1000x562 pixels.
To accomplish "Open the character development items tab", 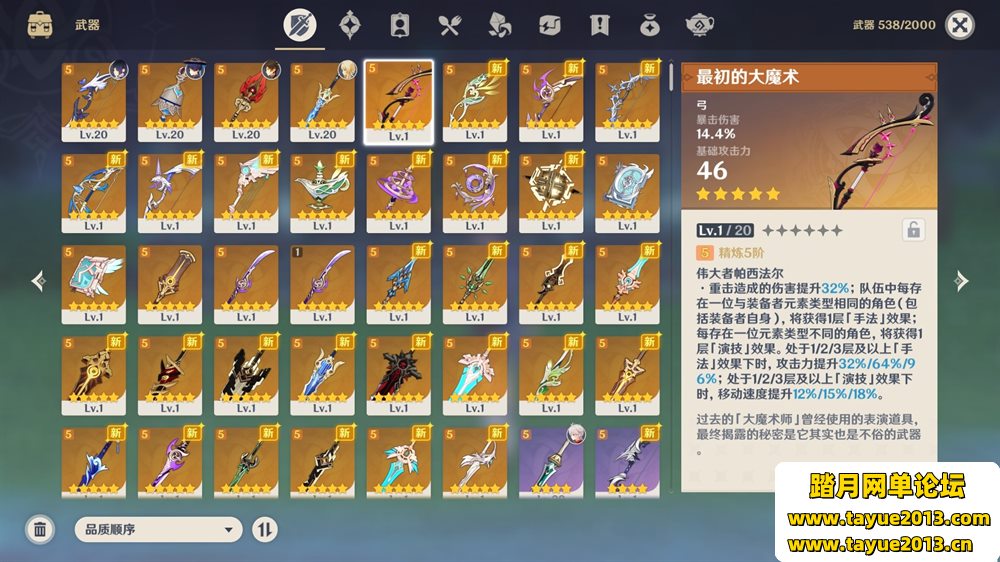I will point(400,25).
